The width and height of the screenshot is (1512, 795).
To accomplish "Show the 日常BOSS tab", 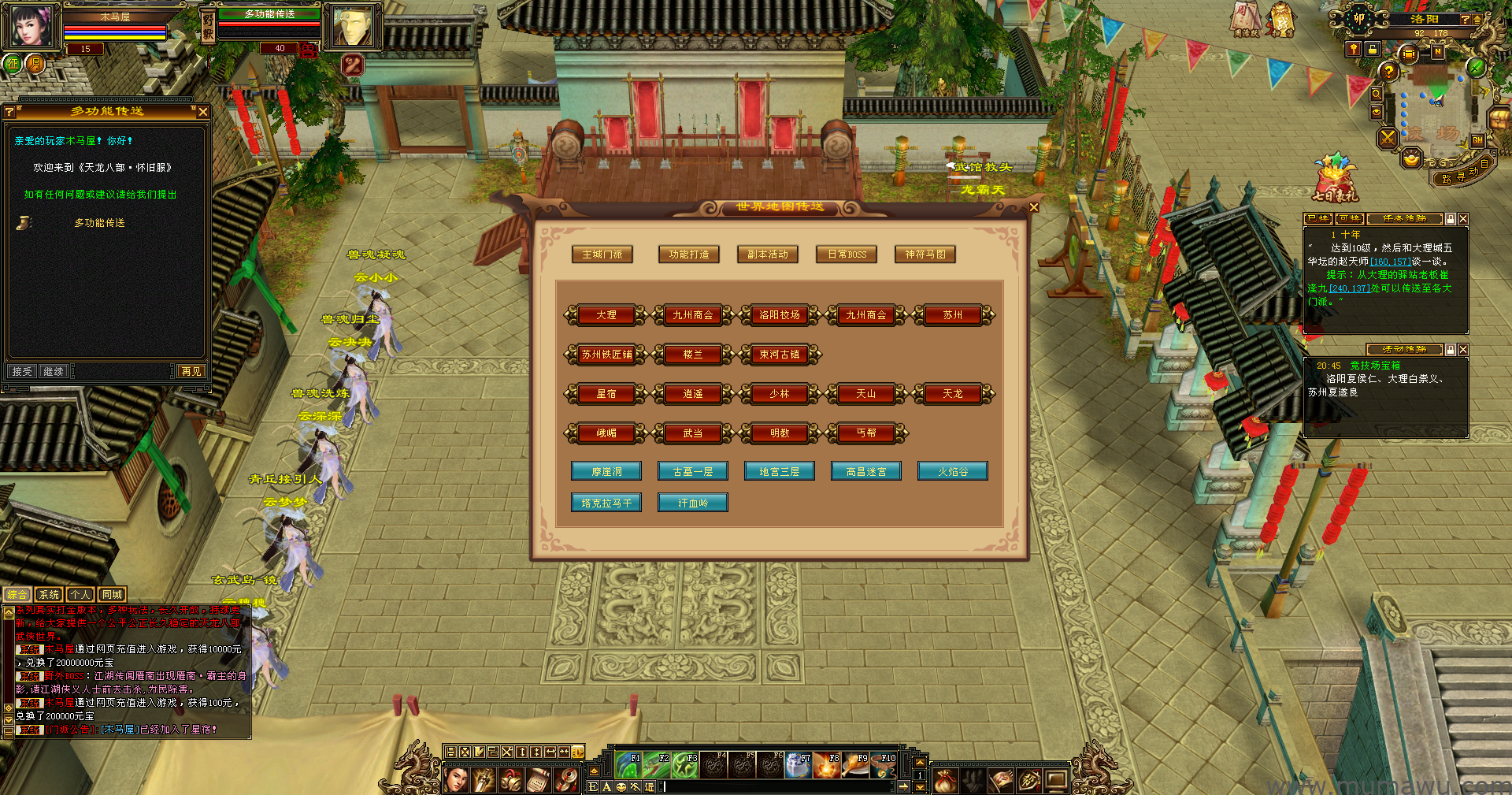I will click(x=847, y=254).
